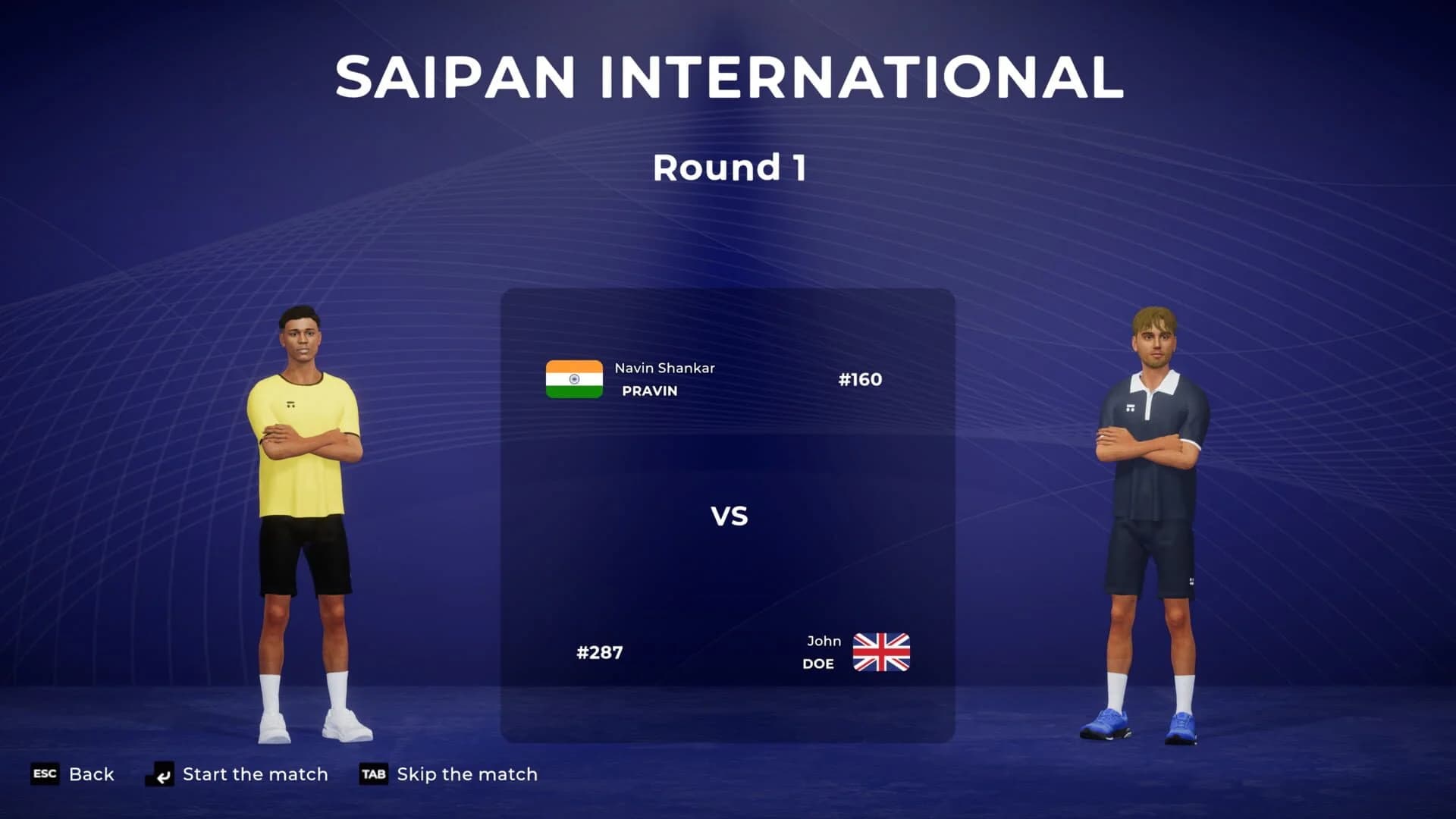Open the SAIPAN INTERNATIONAL tournament header
The image size is (1456, 819).
point(728,74)
